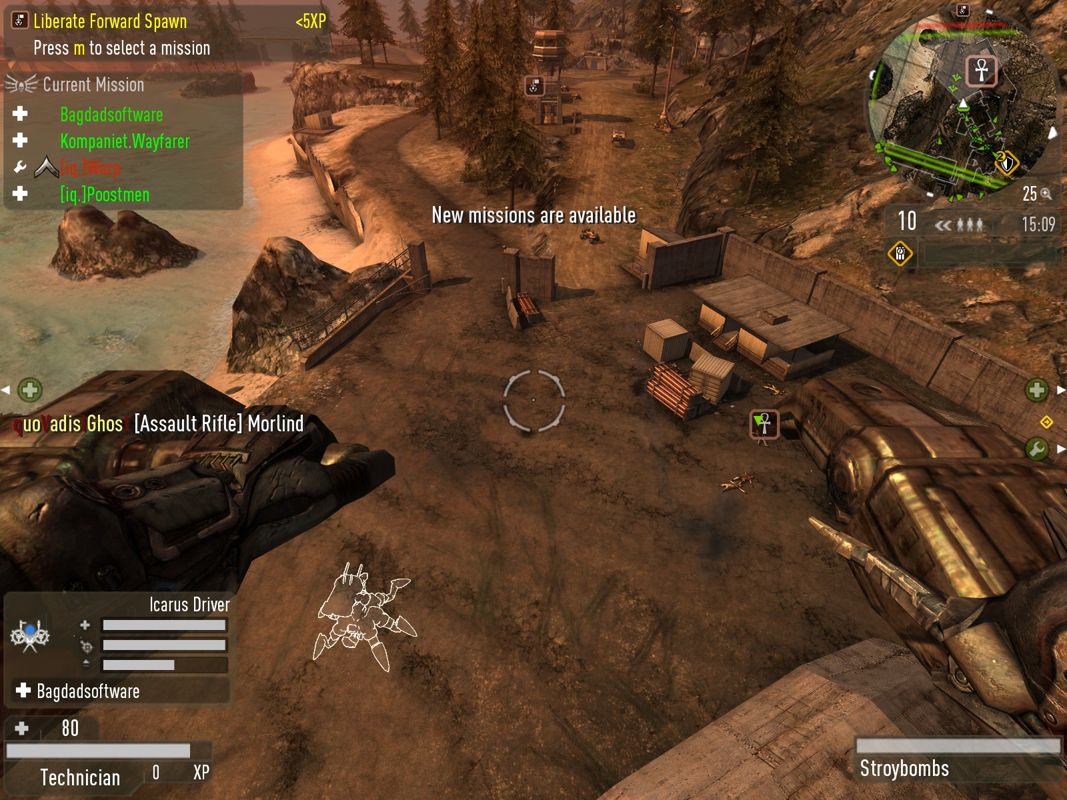Click the Current Mission fireteam header
Viewport: 1067px width, 800px height.
93,85
